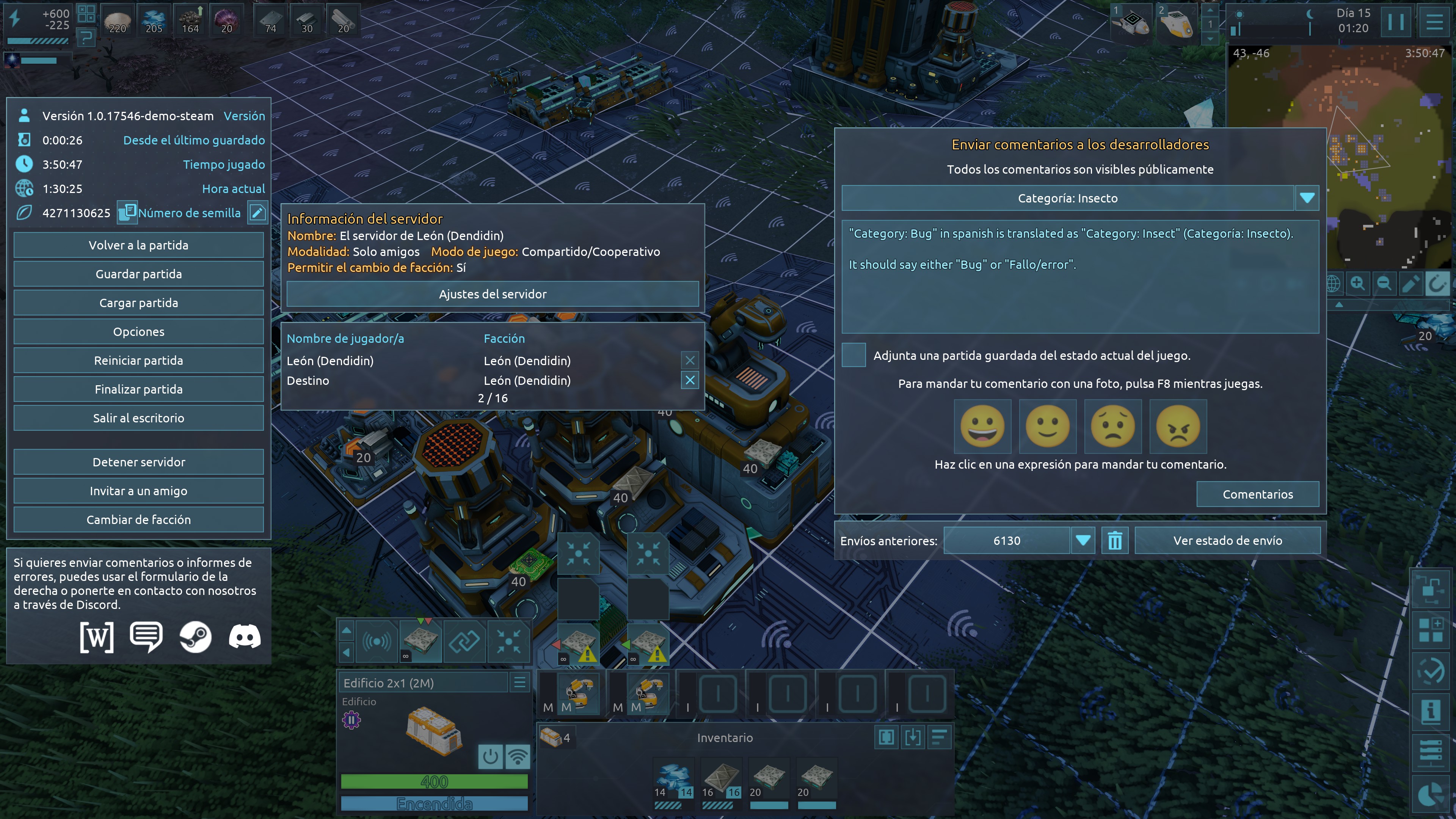Expand the Categoría: Insecto dropdown

(1307, 198)
